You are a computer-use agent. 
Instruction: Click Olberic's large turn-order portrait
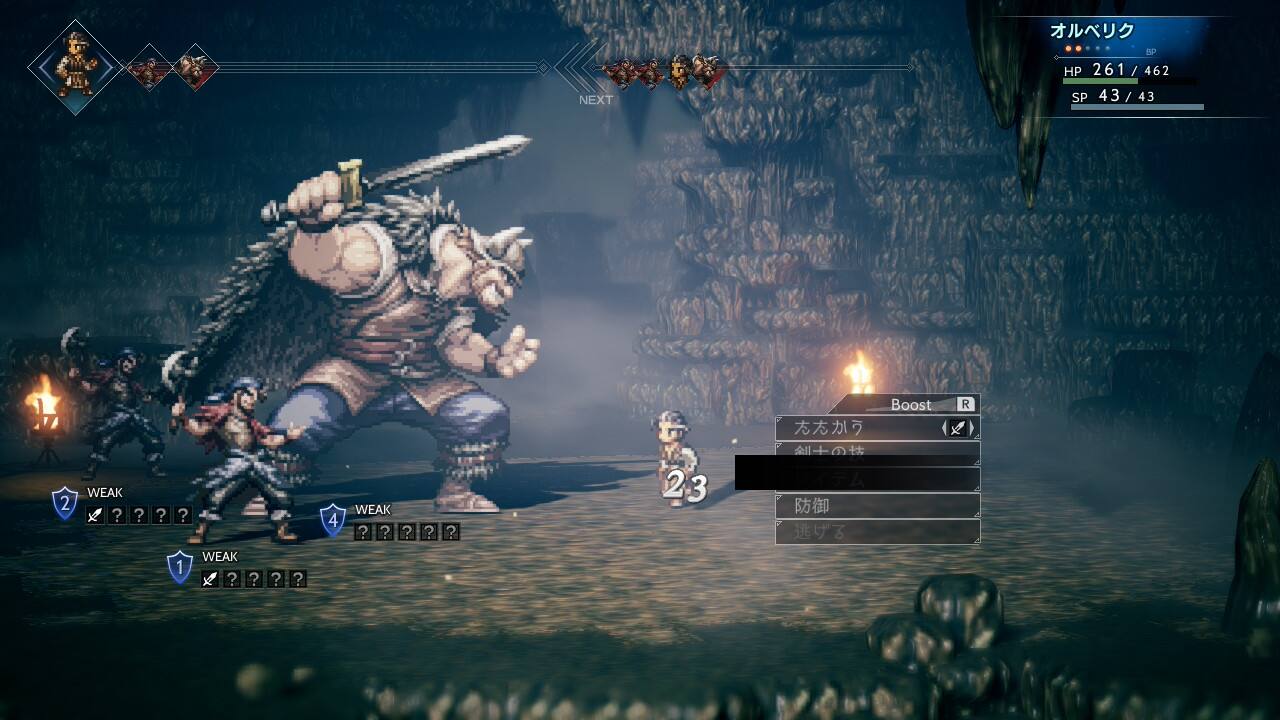click(x=76, y=66)
